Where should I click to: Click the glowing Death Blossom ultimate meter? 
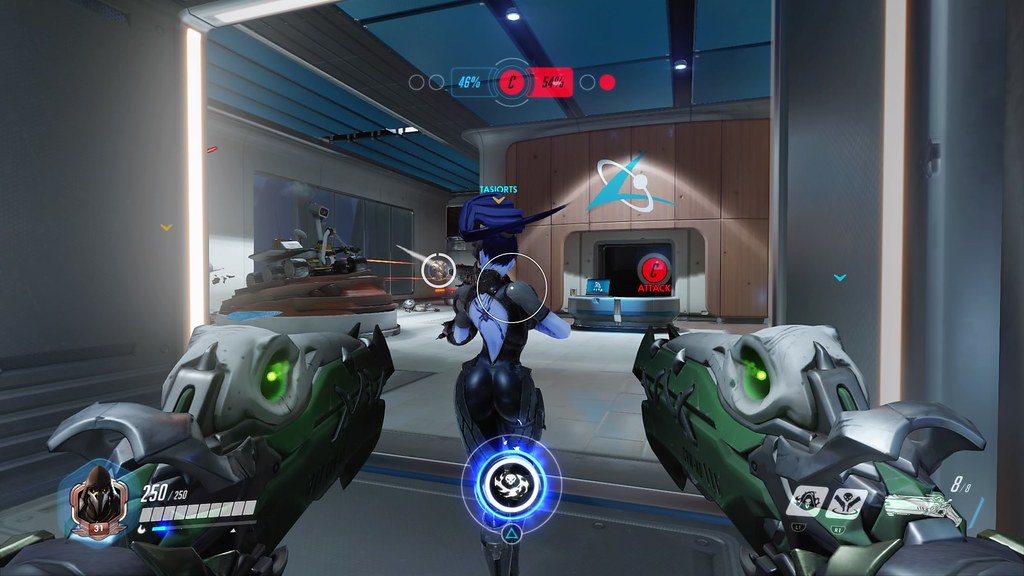coord(511,484)
